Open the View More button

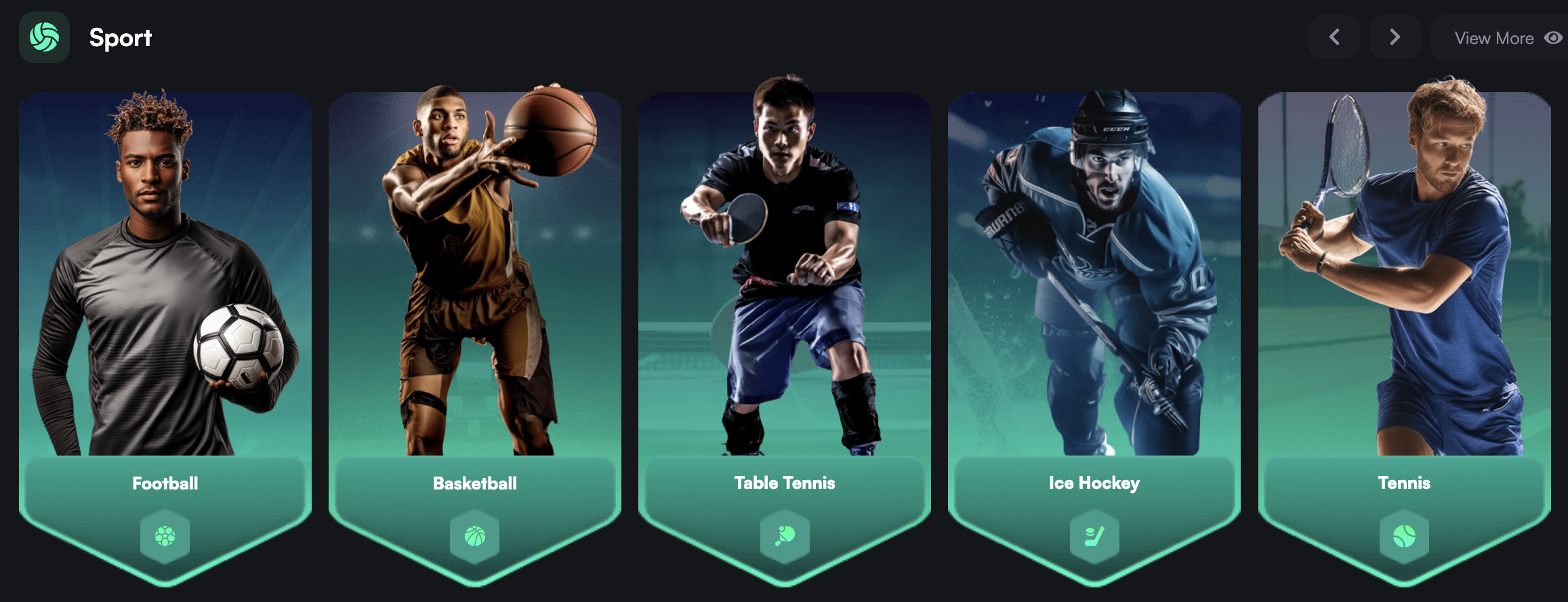1495,38
